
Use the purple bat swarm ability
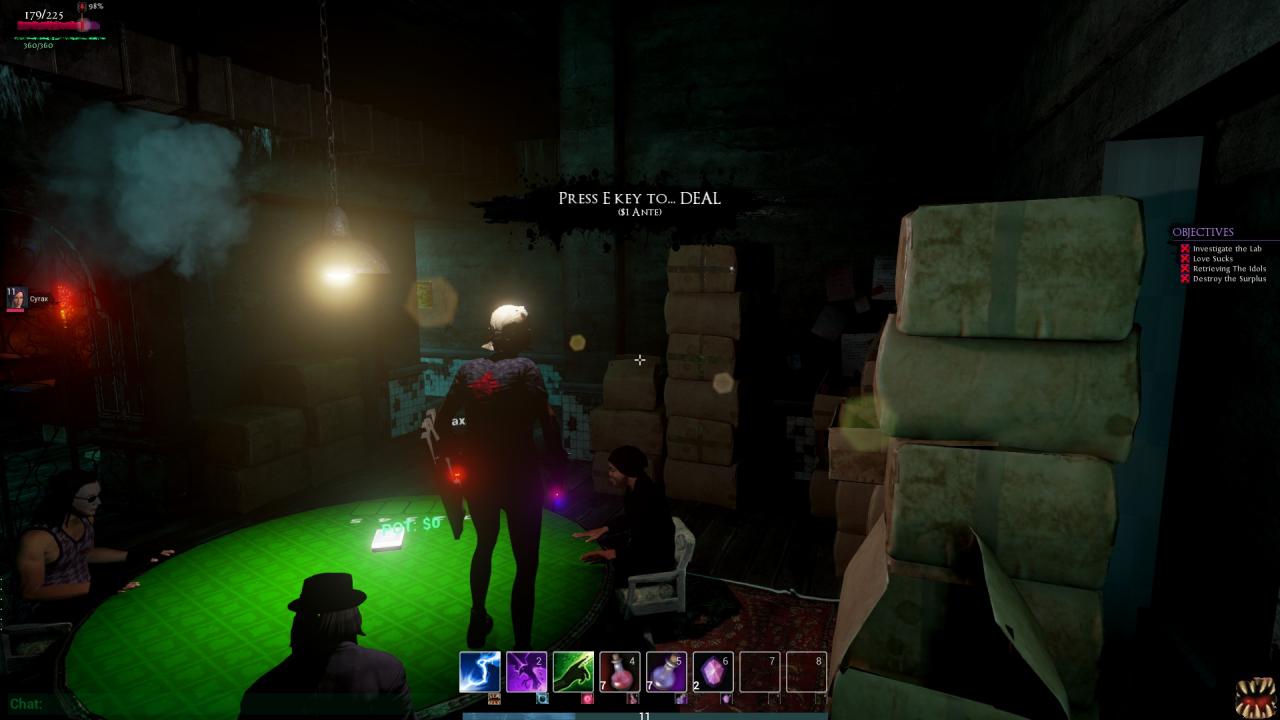pyautogui.click(x=526, y=672)
